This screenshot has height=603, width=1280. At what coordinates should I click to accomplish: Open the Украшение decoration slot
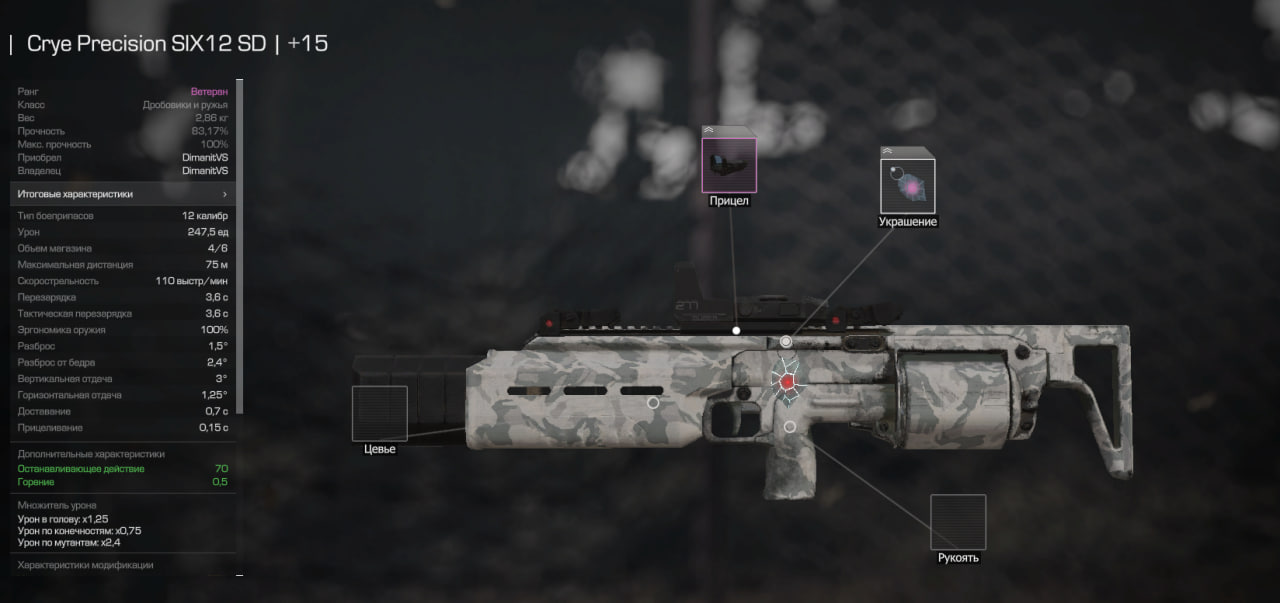[x=907, y=185]
